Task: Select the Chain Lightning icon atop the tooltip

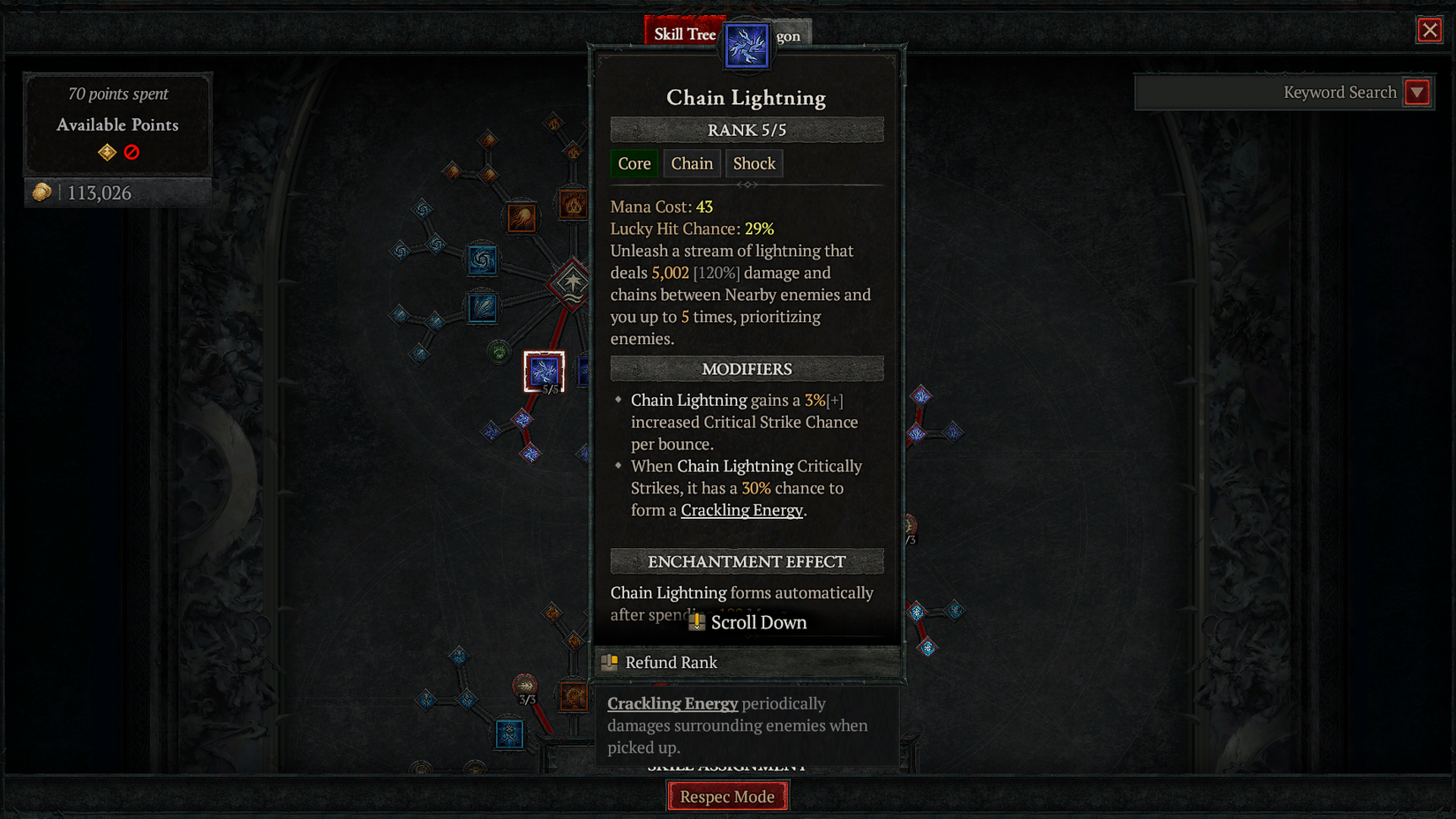Action: [x=747, y=46]
